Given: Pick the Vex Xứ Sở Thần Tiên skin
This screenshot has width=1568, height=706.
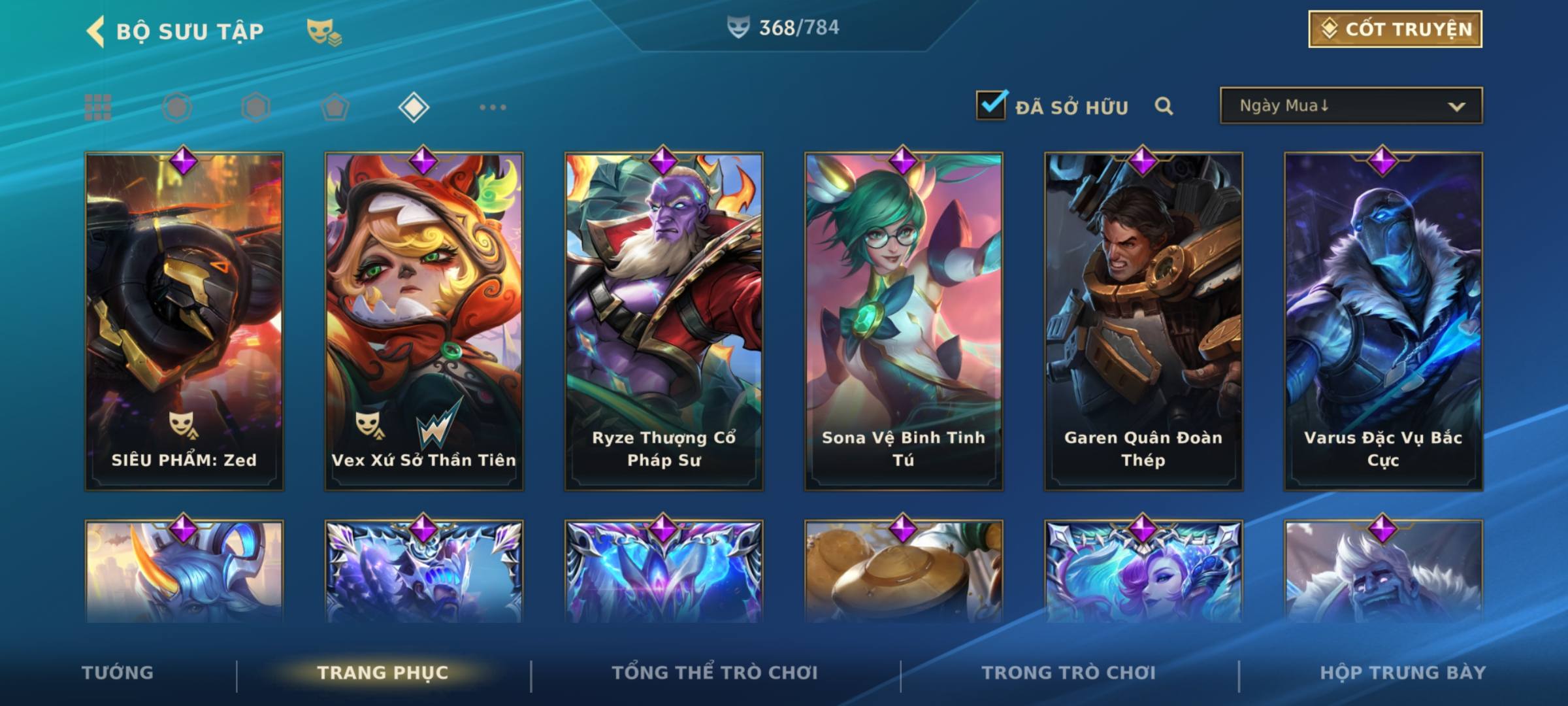Looking at the screenshot, I should click(424, 320).
